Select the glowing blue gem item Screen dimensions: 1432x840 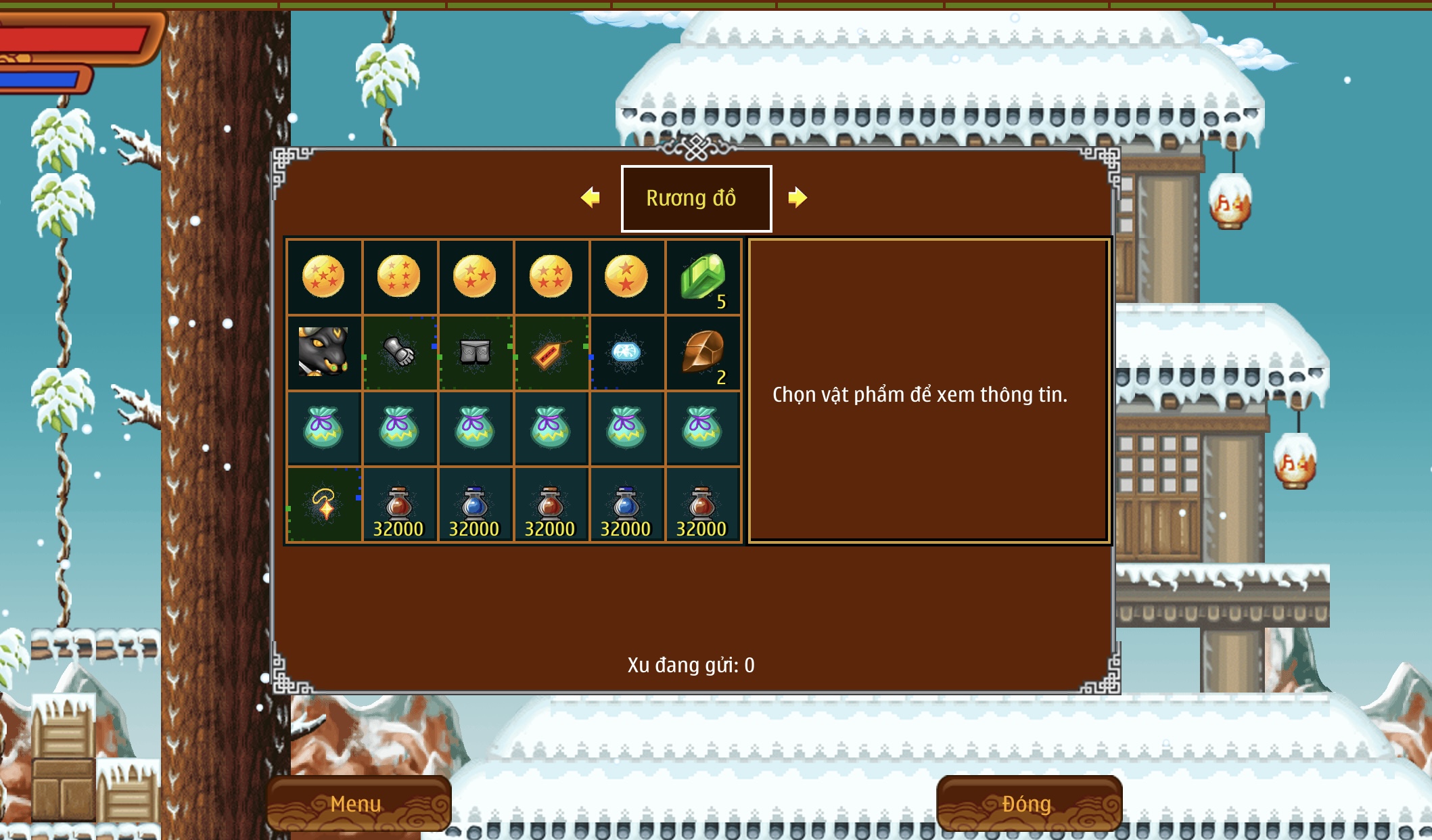[x=626, y=352]
